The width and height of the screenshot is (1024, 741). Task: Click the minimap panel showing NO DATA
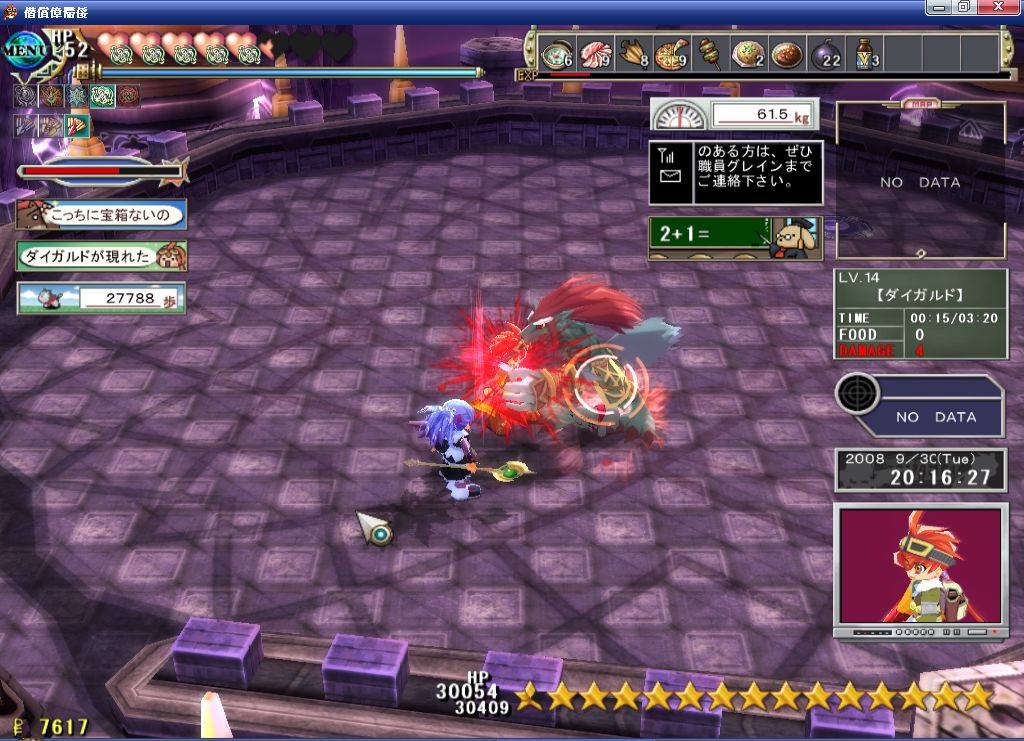pyautogui.click(x=920, y=181)
